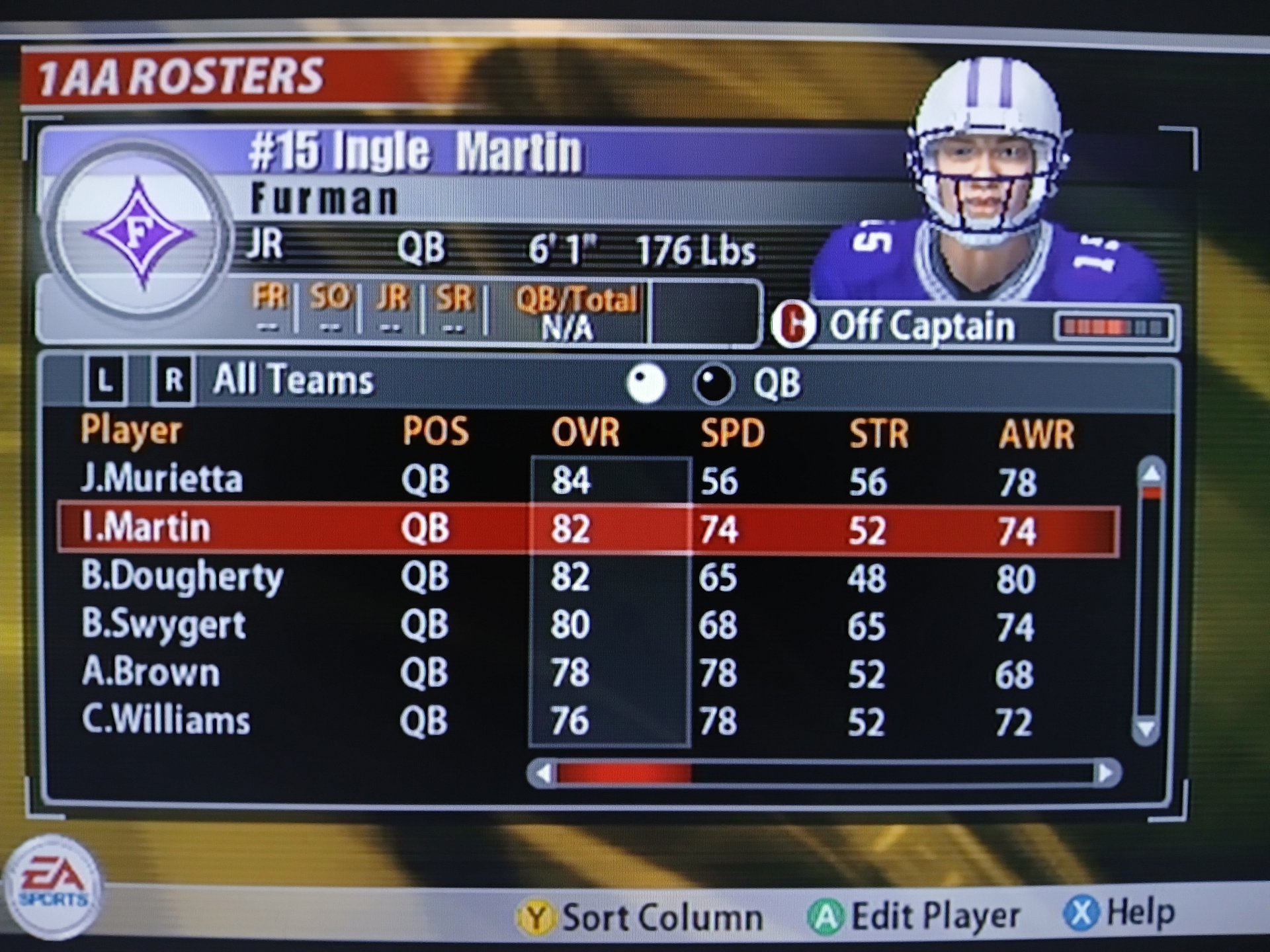Select the STR column header
This screenshot has height=952, width=1270.
click(x=878, y=434)
